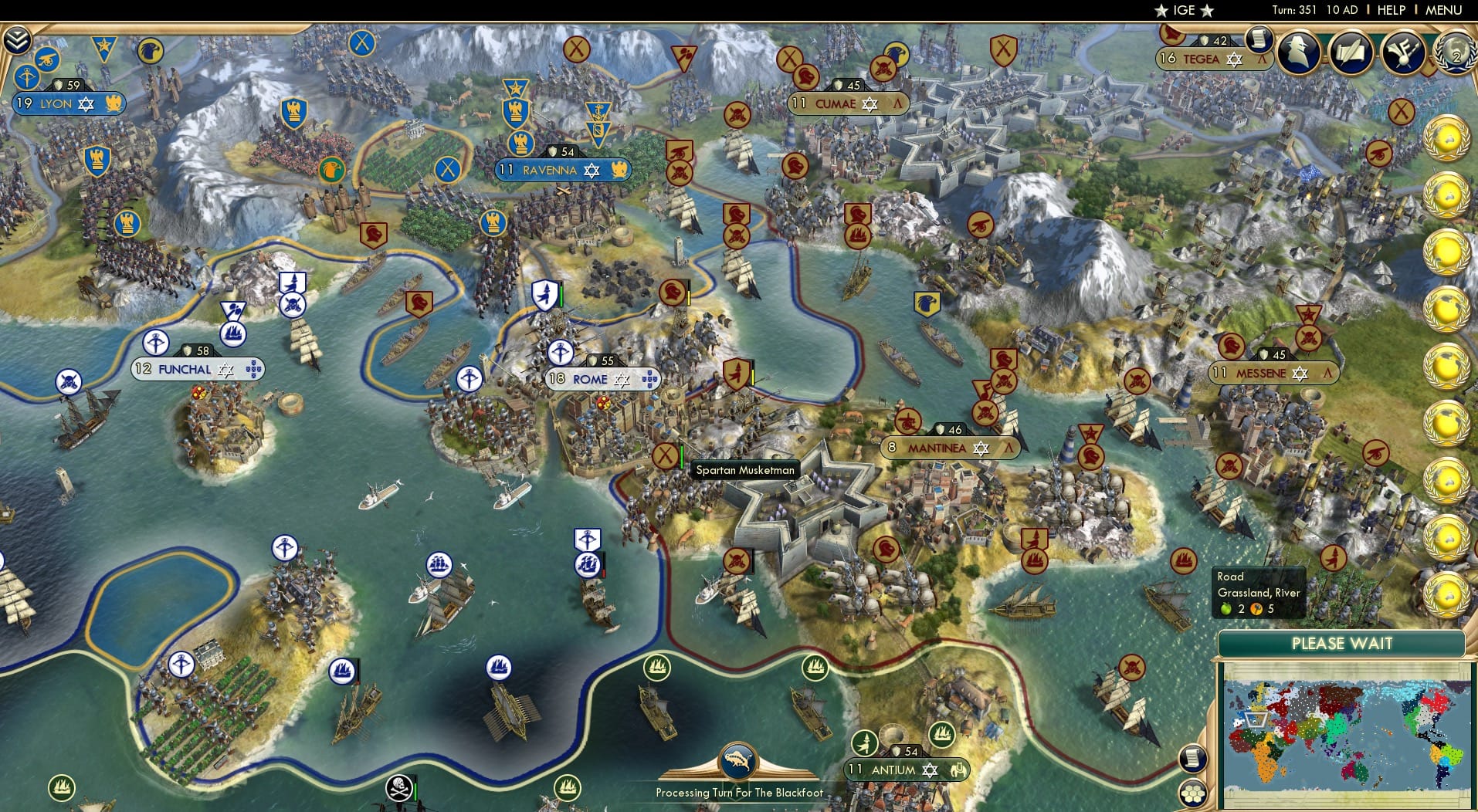Viewport: 1478px width, 812px height.
Task: Open the MENU at the top right
Action: point(1444,10)
